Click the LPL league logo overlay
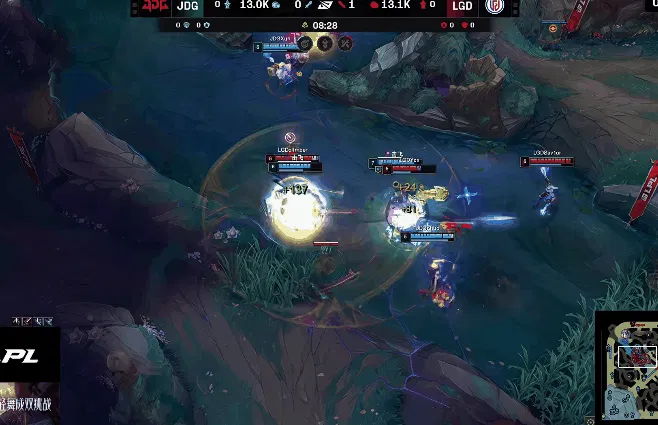The height and width of the screenshot is (425, 658). tap(20, 356)
